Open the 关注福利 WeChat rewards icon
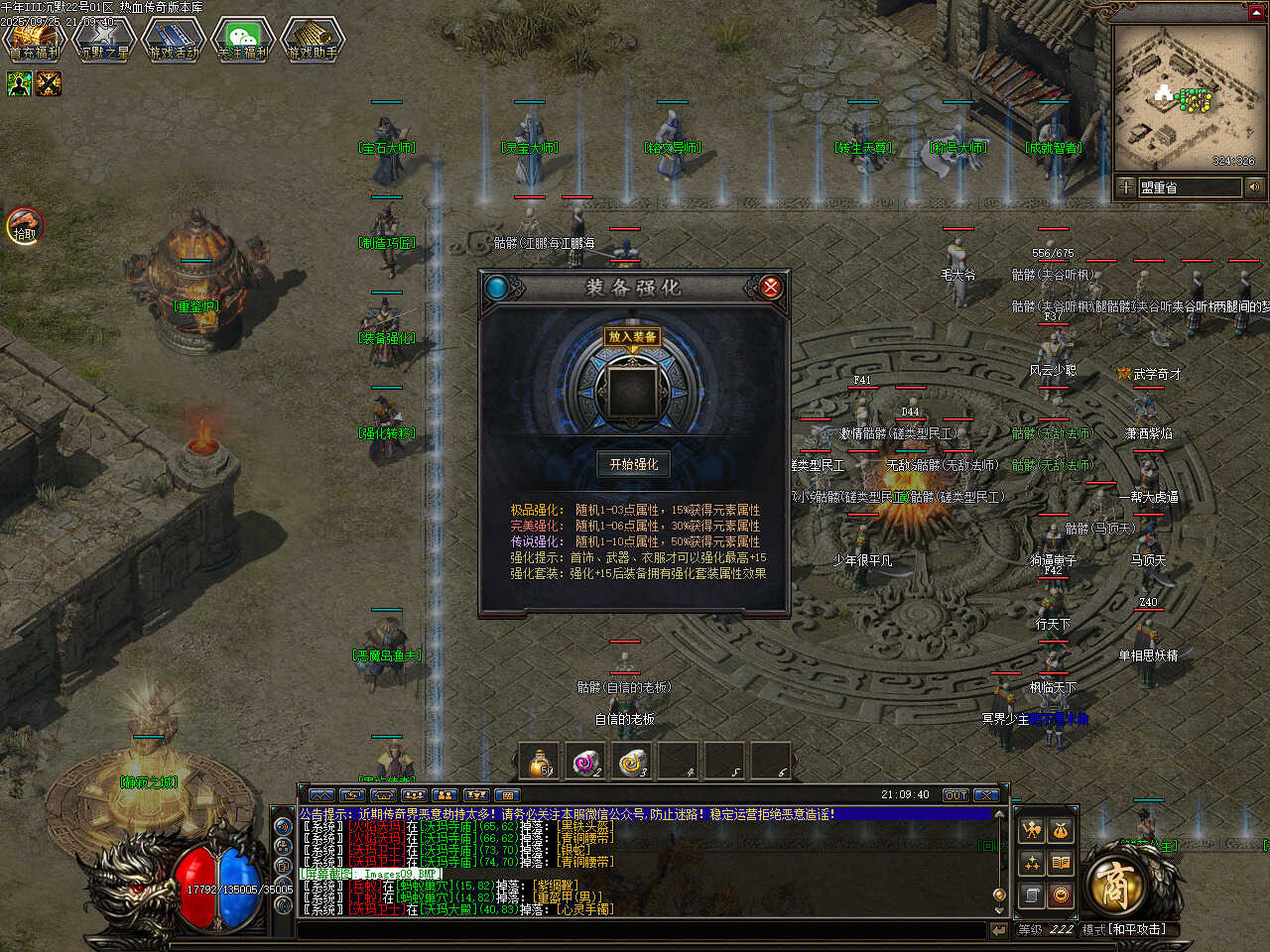 tap(242, 41)
